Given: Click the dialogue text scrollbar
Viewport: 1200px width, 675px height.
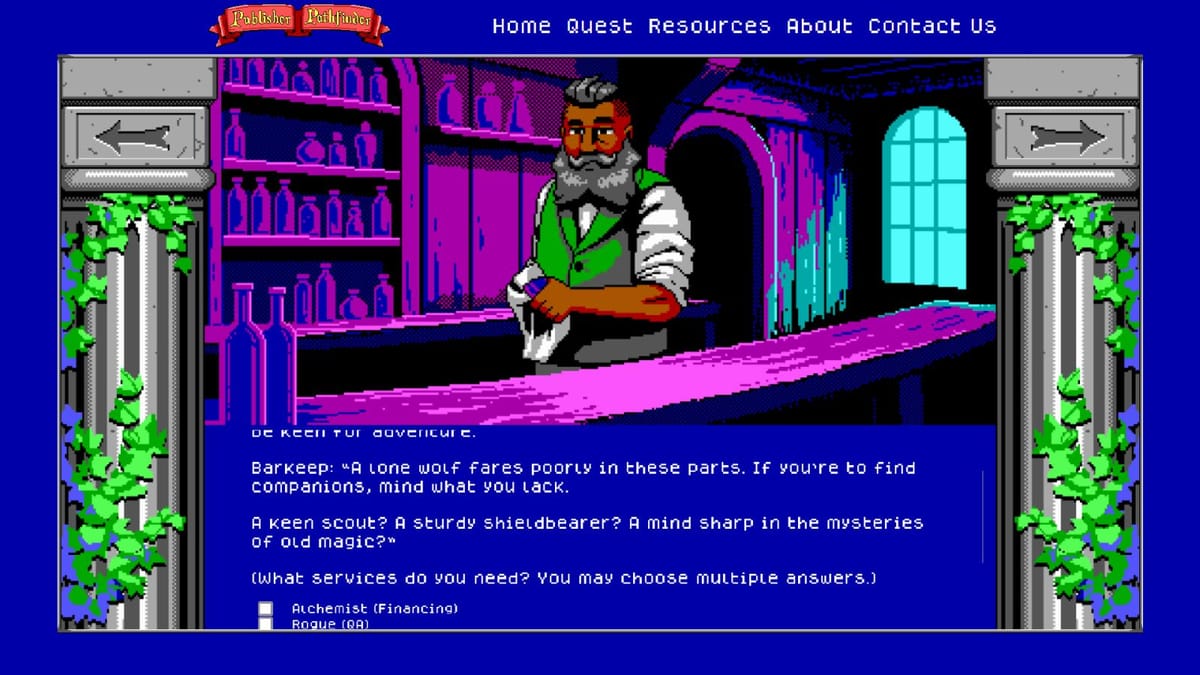Looking at the screenshot, I should [982, 515].
